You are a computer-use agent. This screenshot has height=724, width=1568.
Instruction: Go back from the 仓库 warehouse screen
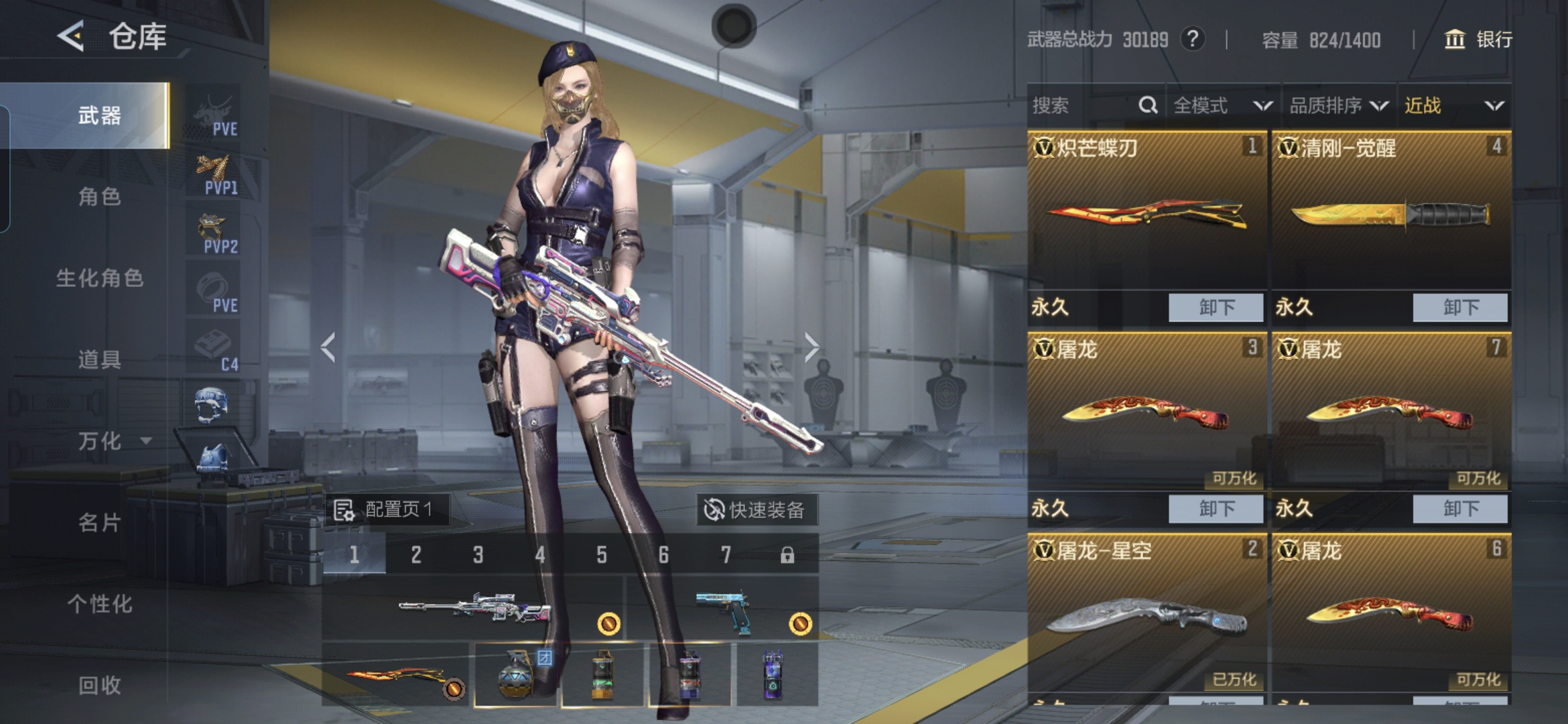pos(71,36)
